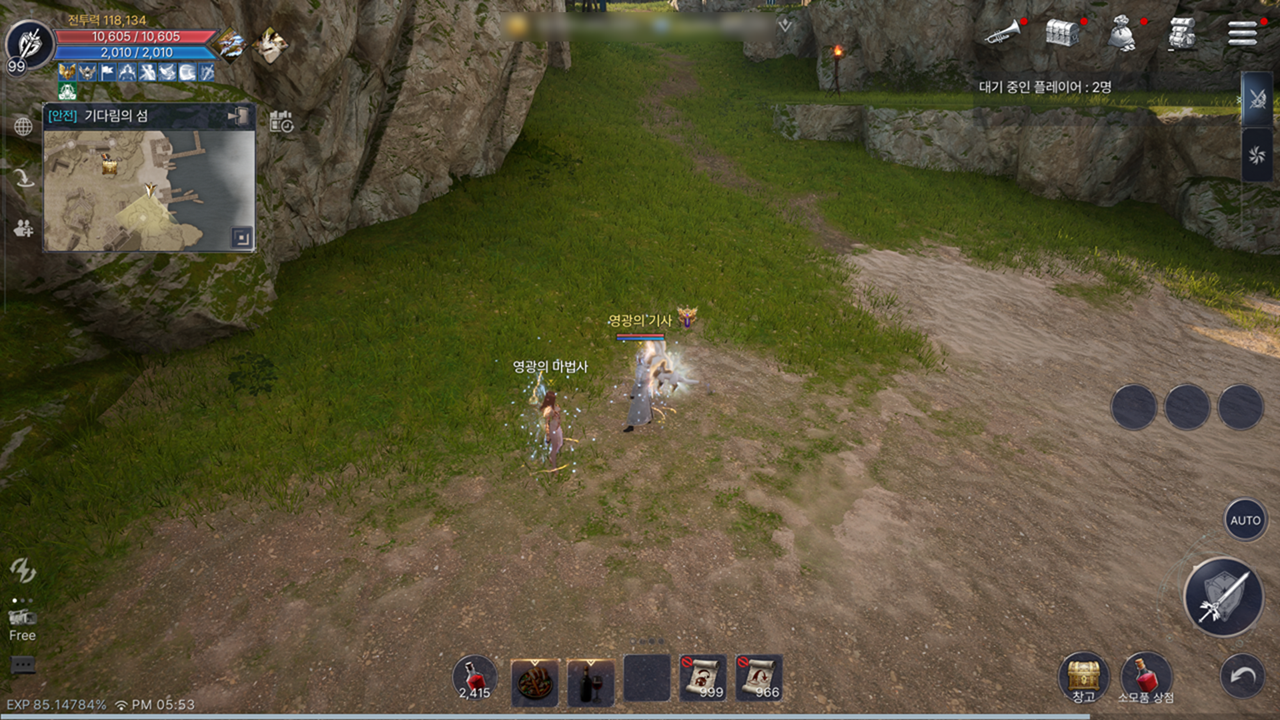
Task: Open the silver treasure chest icon
Action: tap(1062, 33)
